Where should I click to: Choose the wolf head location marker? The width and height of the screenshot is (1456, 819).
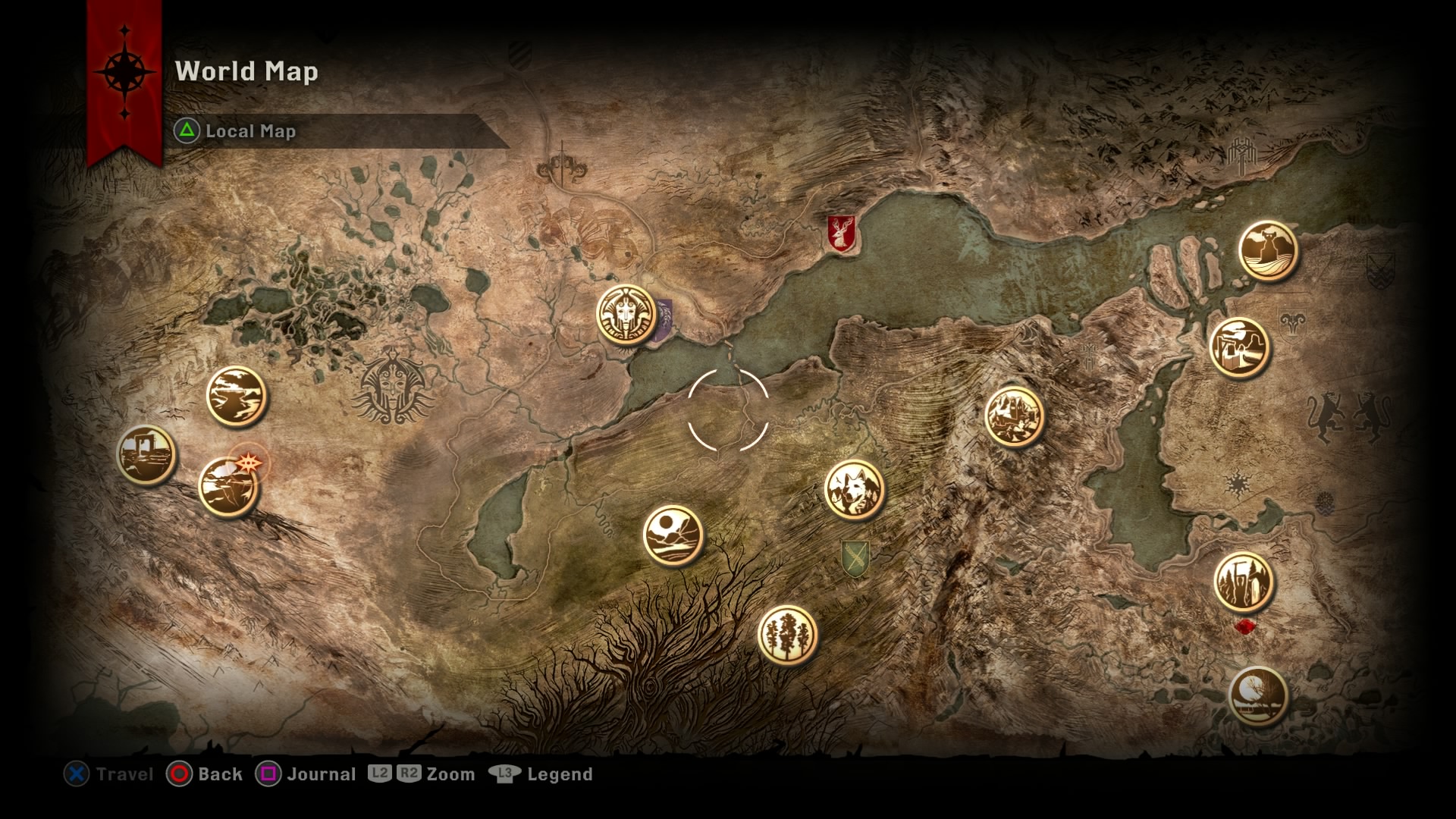pyautogui.click(x=854, y=489)
